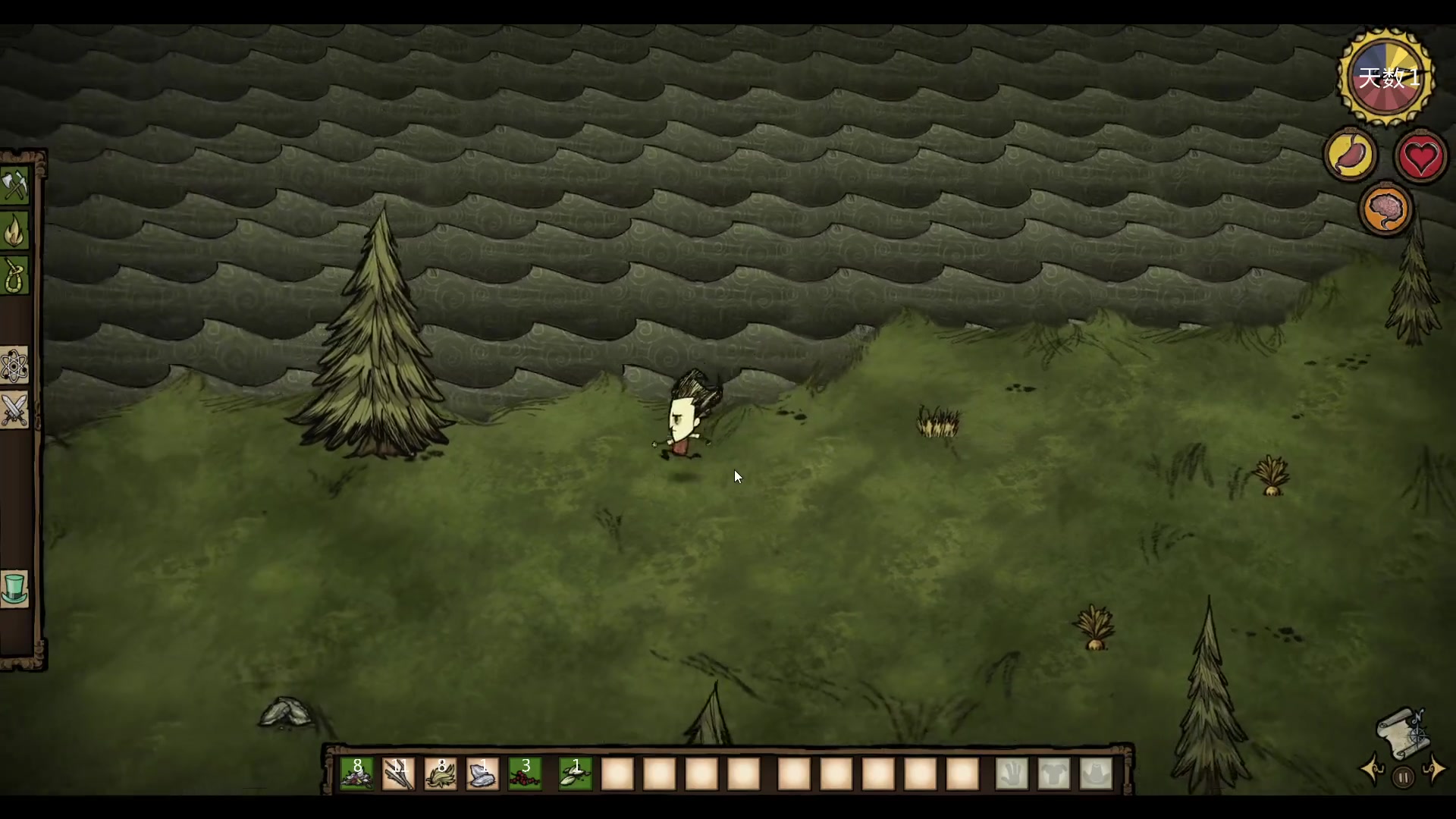Rotate the camera left
1456x819 pixels.
[1373, 770]
